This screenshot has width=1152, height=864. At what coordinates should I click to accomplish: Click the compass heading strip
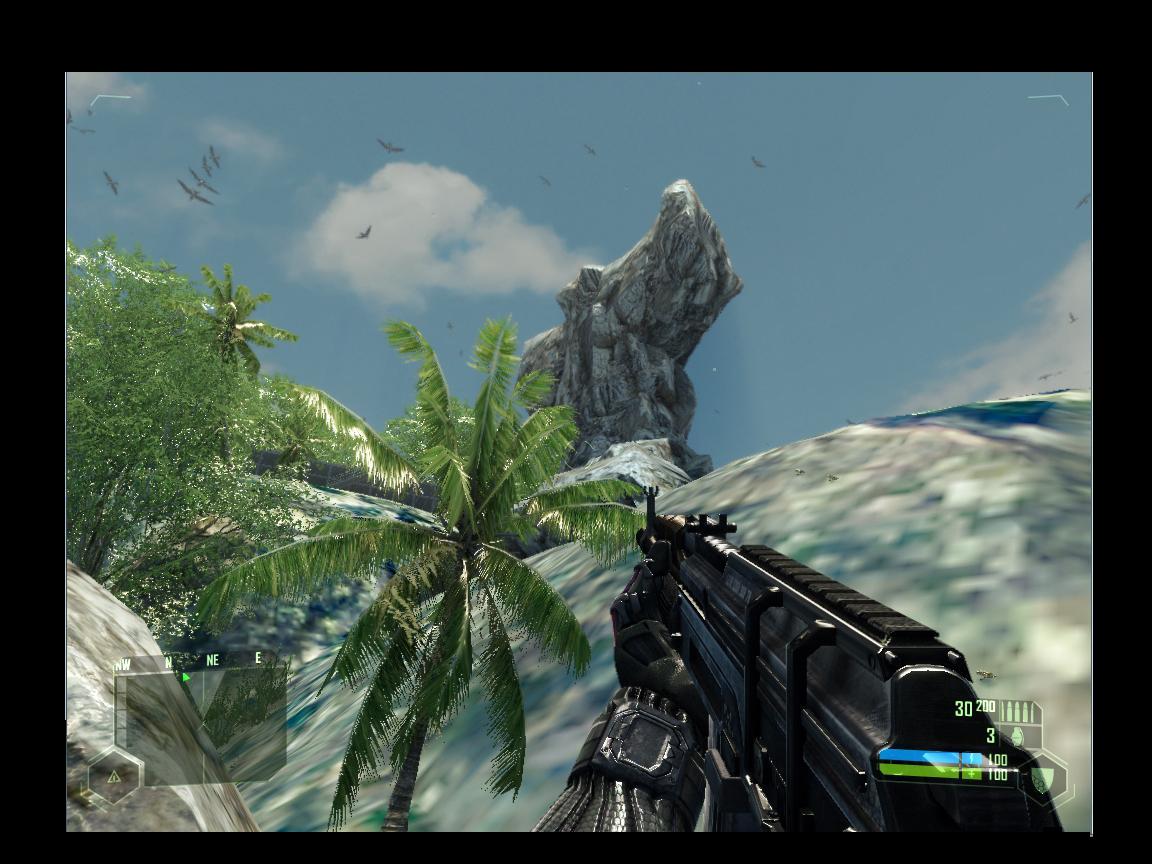click(x=190, y=661)
